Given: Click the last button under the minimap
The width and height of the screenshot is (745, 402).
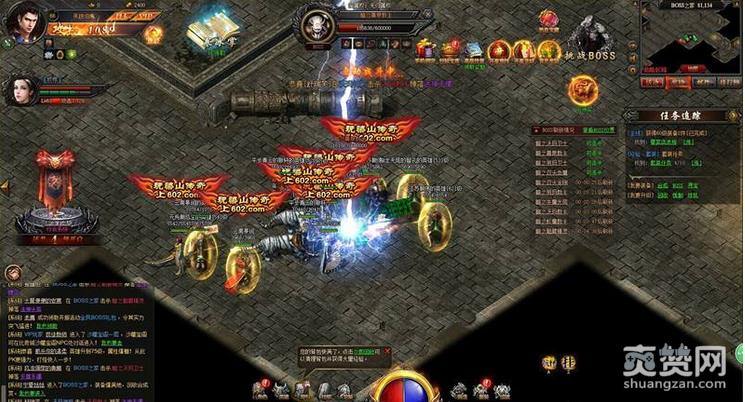Looking at the screenshot, I should [732, 82].
